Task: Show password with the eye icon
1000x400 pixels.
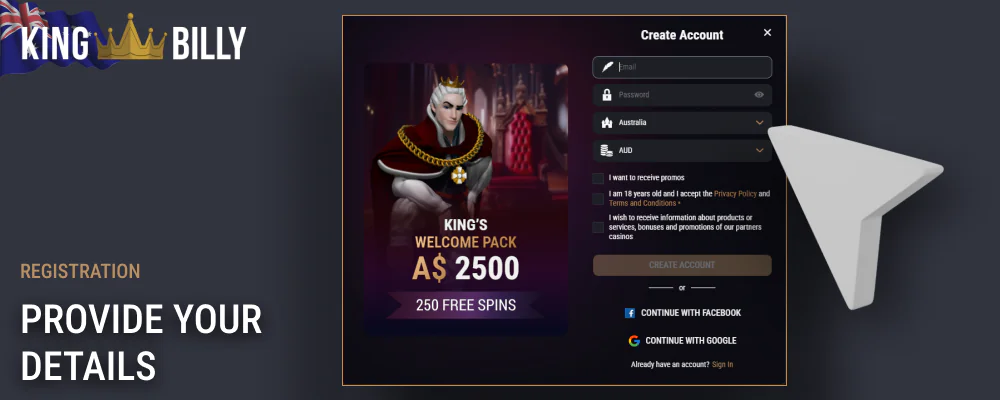Action: pos(759,95)
